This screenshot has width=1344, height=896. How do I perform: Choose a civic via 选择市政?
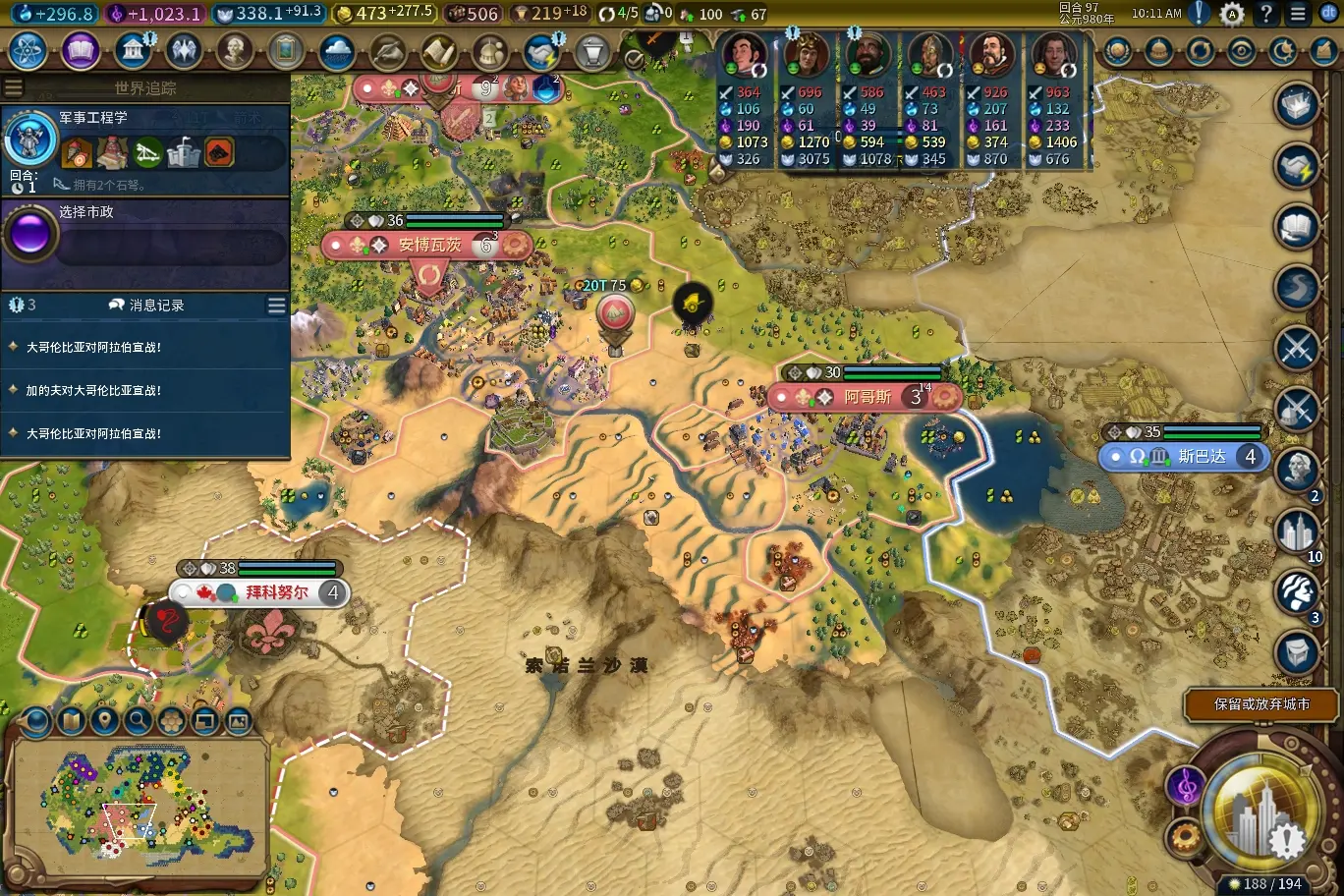coord(145,236)
